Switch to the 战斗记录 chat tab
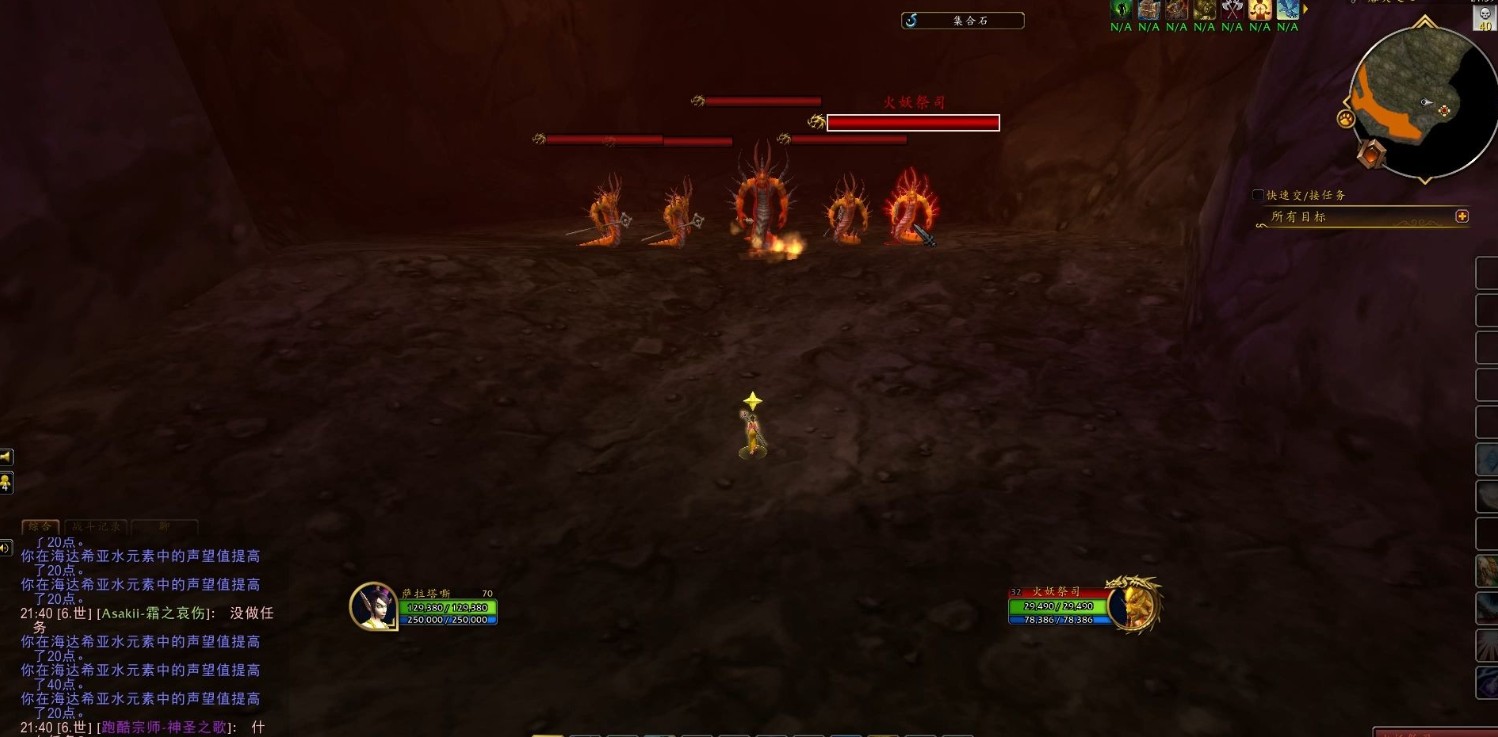Viewport: 1498px width, 737px height. click(96, 526)
